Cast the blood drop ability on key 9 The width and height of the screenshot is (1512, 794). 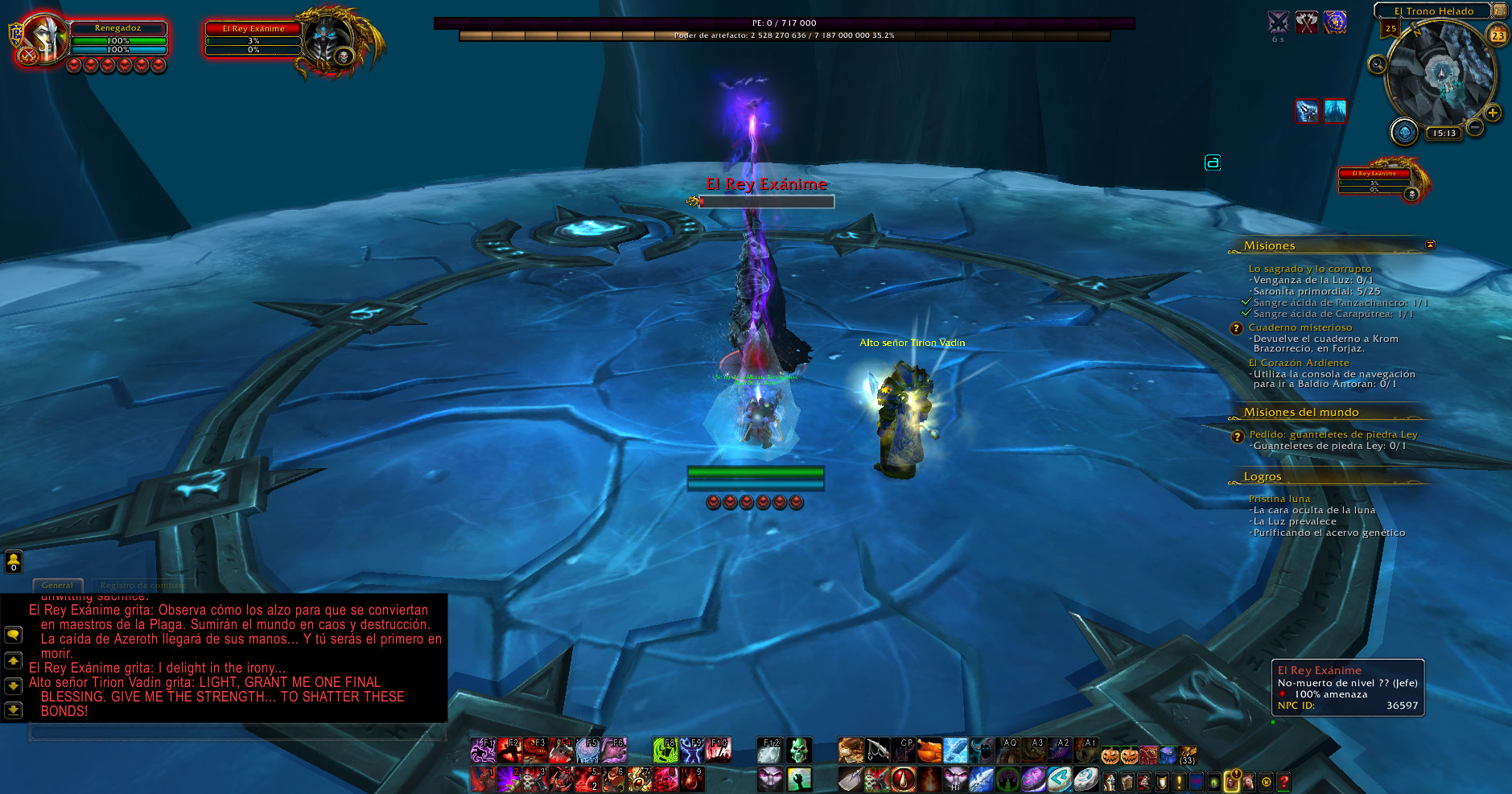tap(692, 779)
